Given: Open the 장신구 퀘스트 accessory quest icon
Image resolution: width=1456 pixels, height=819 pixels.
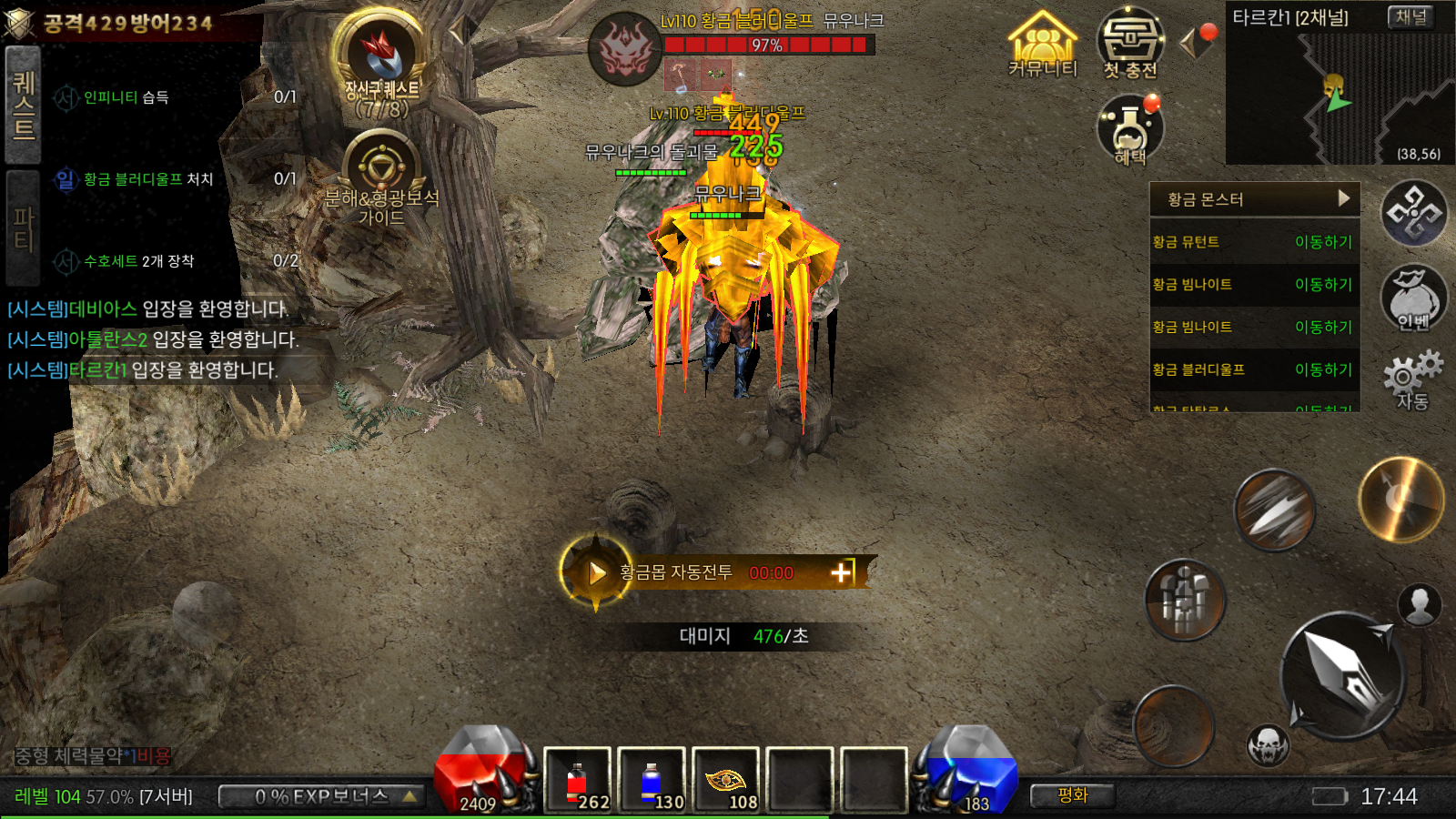Looking at the screenshot, I should 381,60.
